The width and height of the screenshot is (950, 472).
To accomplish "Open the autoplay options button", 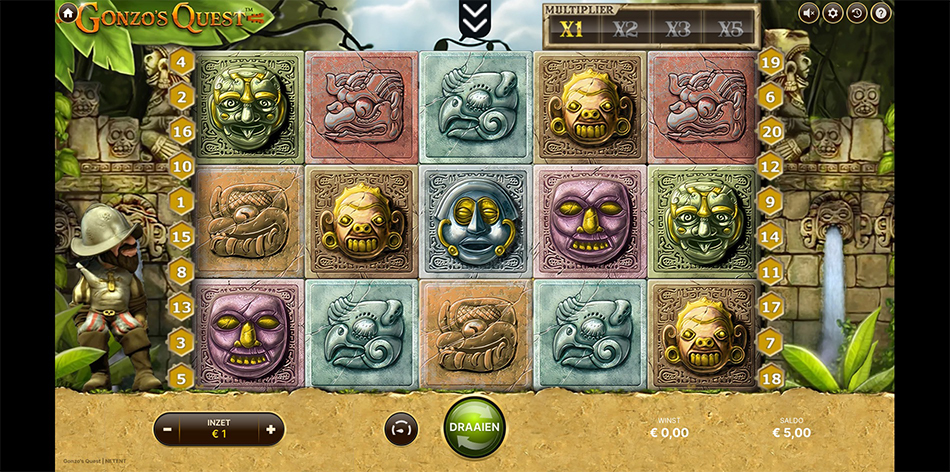I will (401, 429).
